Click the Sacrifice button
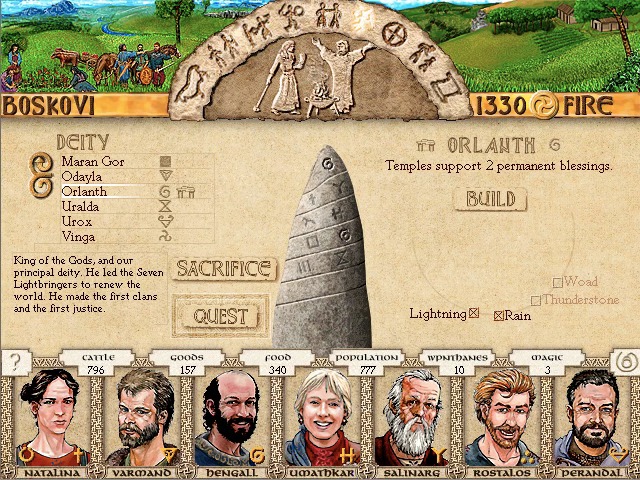This screenshot has width=640, height=480. click(x=224, y=268)
